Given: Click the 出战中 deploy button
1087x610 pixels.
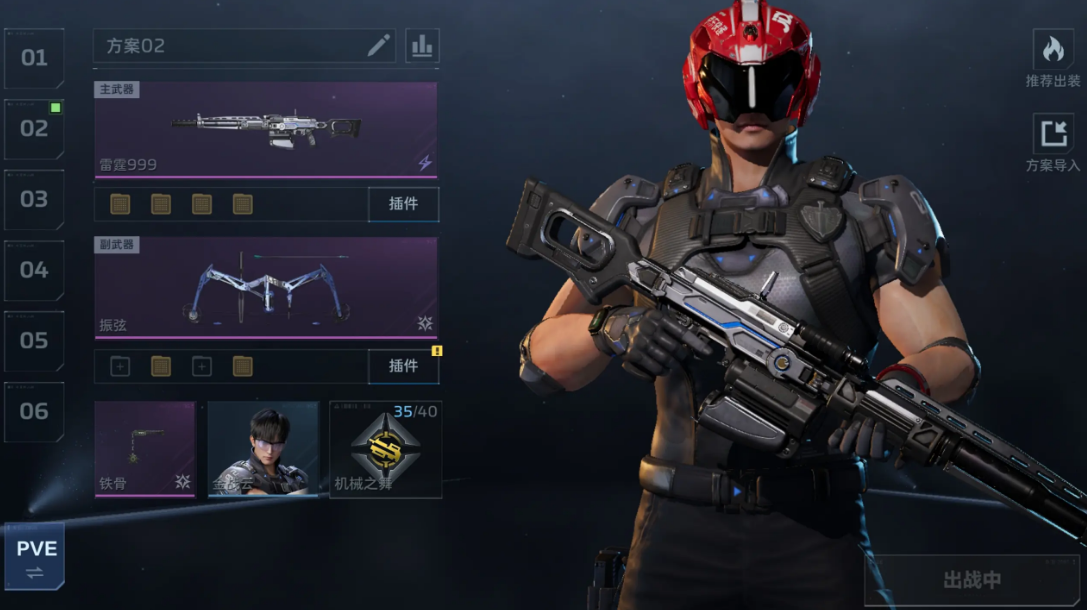Looking at the screenshot, I should pyautogui.click(x=971, y=580).
